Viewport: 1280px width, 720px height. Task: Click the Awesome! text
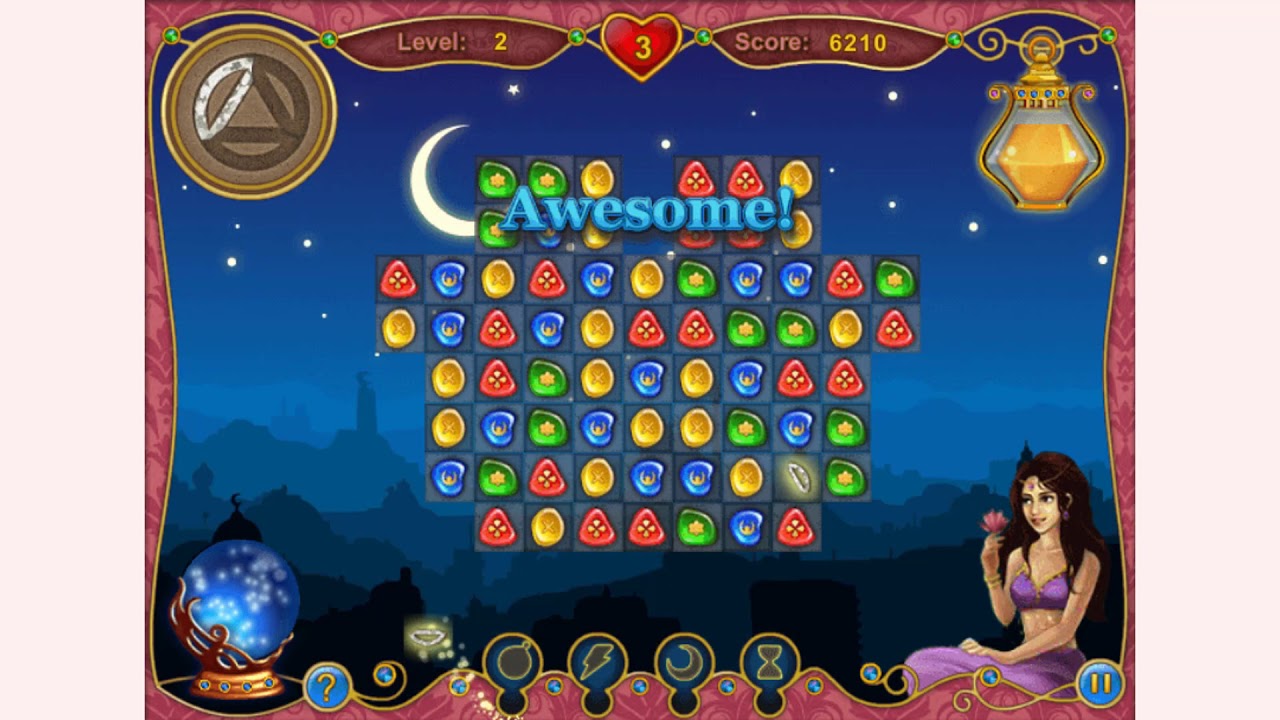tap(650, 211)
